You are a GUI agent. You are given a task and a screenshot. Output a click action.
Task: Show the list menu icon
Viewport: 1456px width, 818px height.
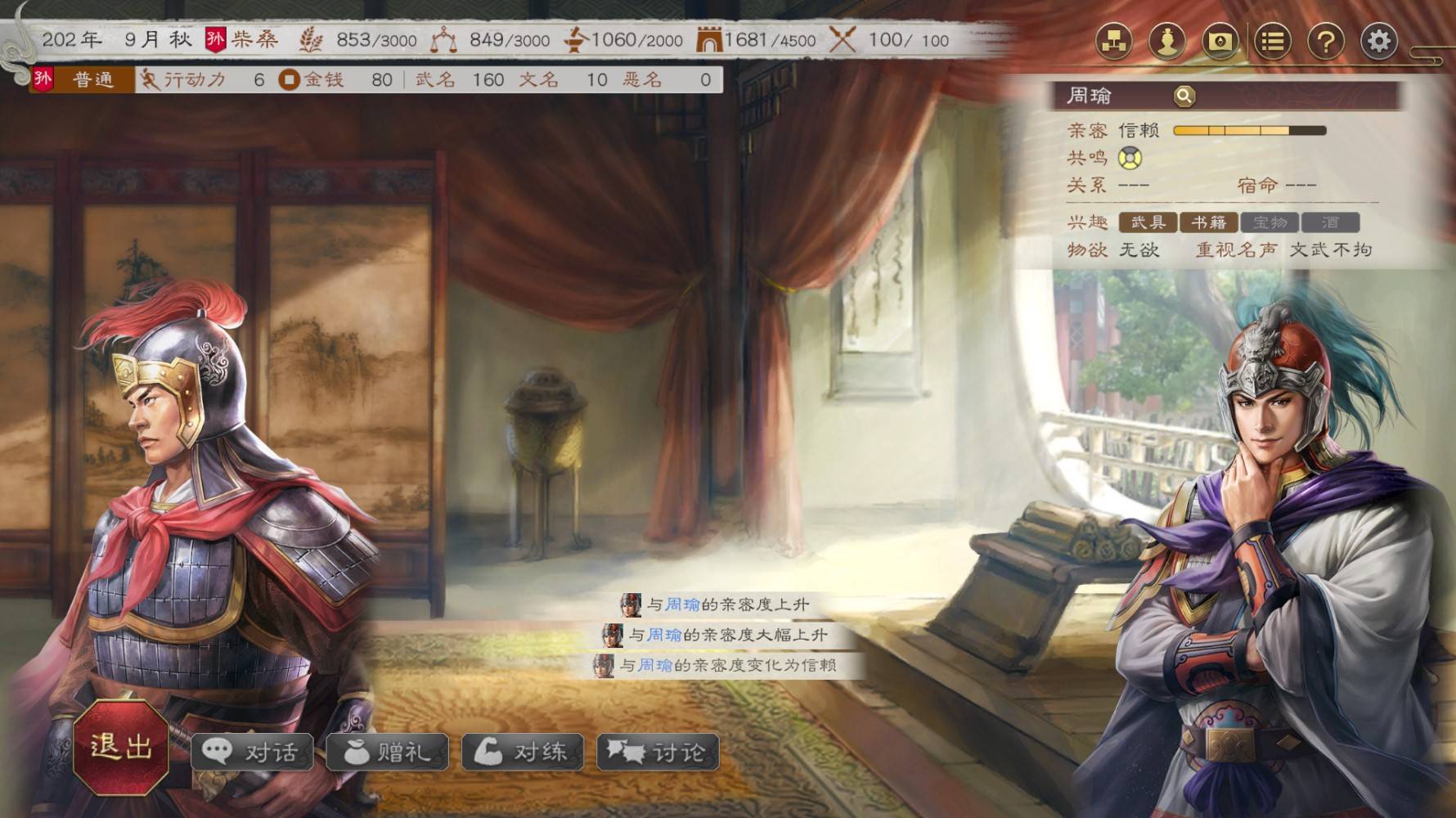pos(1273,41)
